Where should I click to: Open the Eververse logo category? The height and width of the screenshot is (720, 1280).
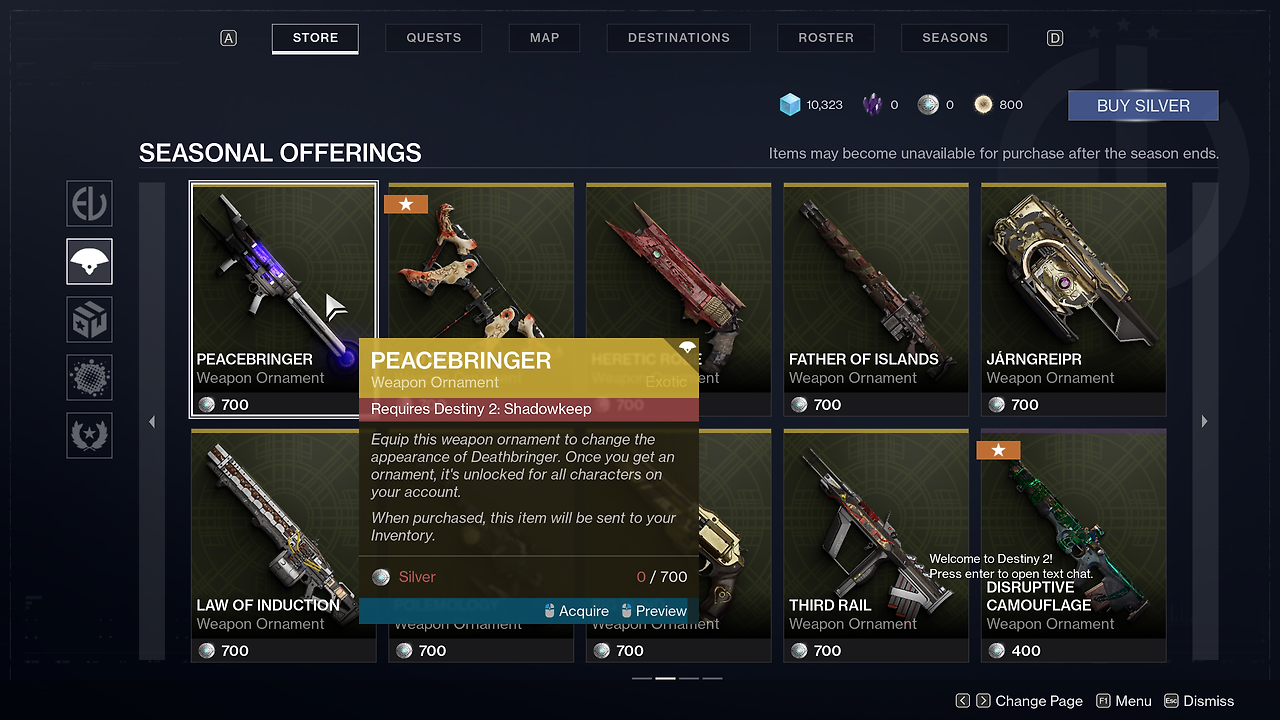point(90,204)
